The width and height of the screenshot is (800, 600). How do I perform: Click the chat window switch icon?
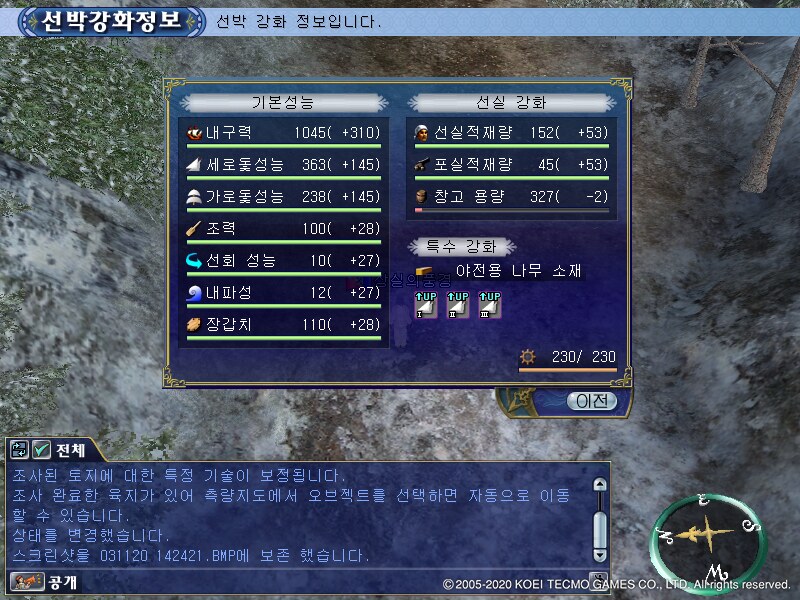click(x=20, y=450)
